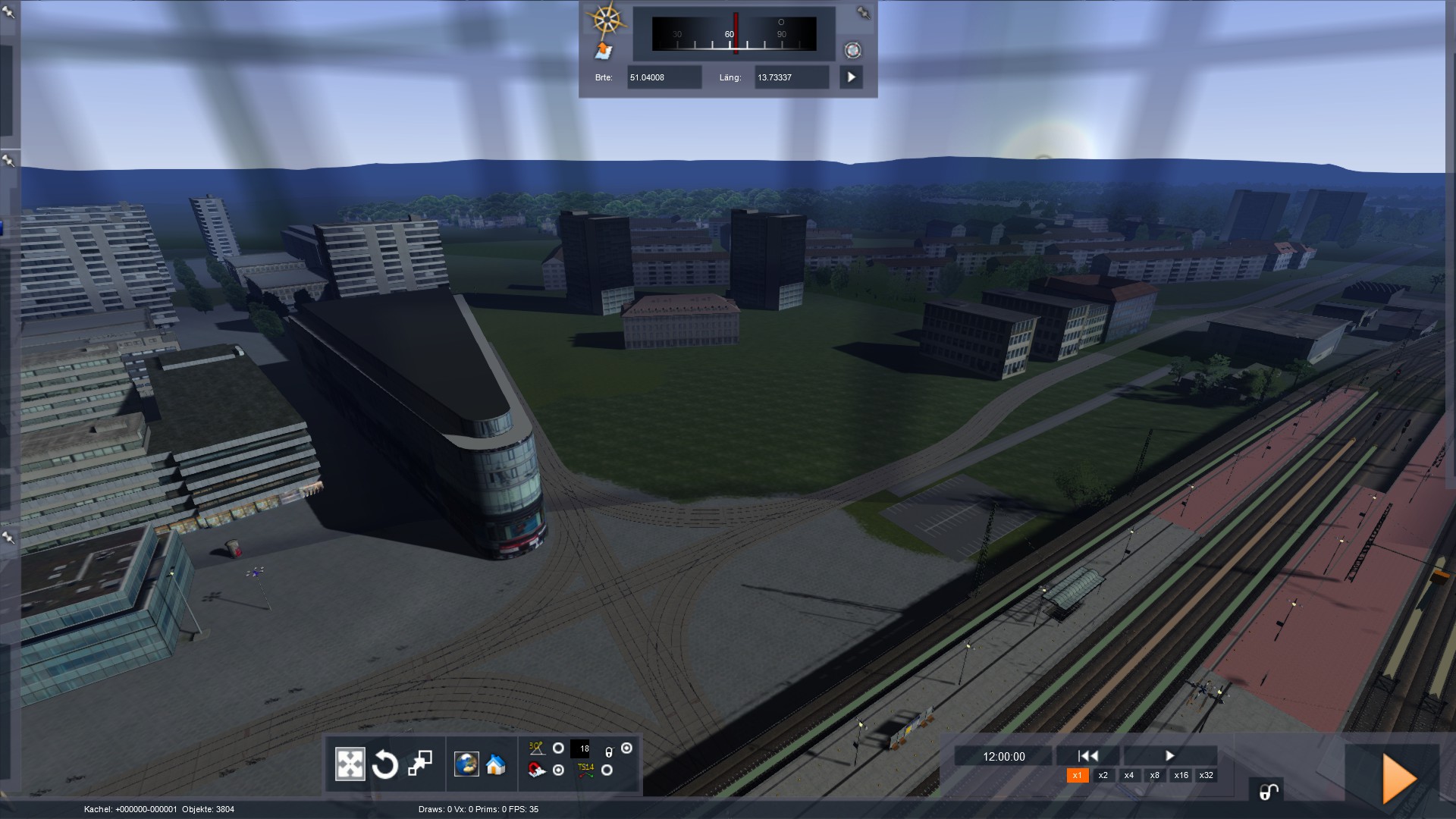Rewind time to the start
The image size is (1456, 819).
click(1087, 755)
